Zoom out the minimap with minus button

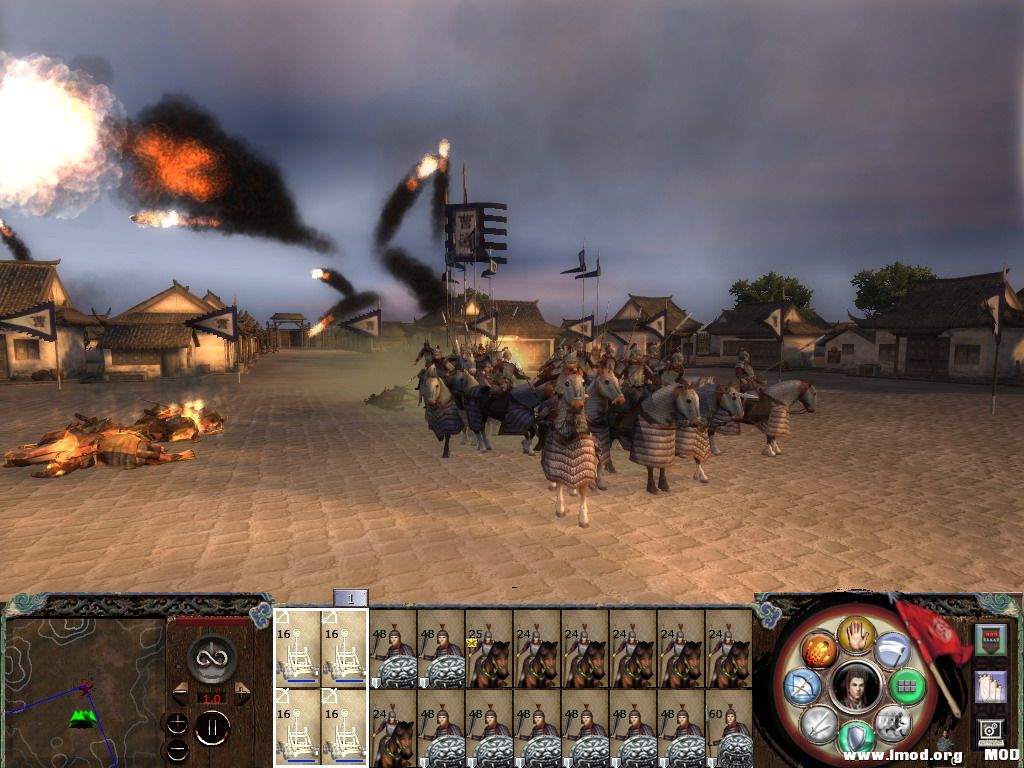click(177, 749)
